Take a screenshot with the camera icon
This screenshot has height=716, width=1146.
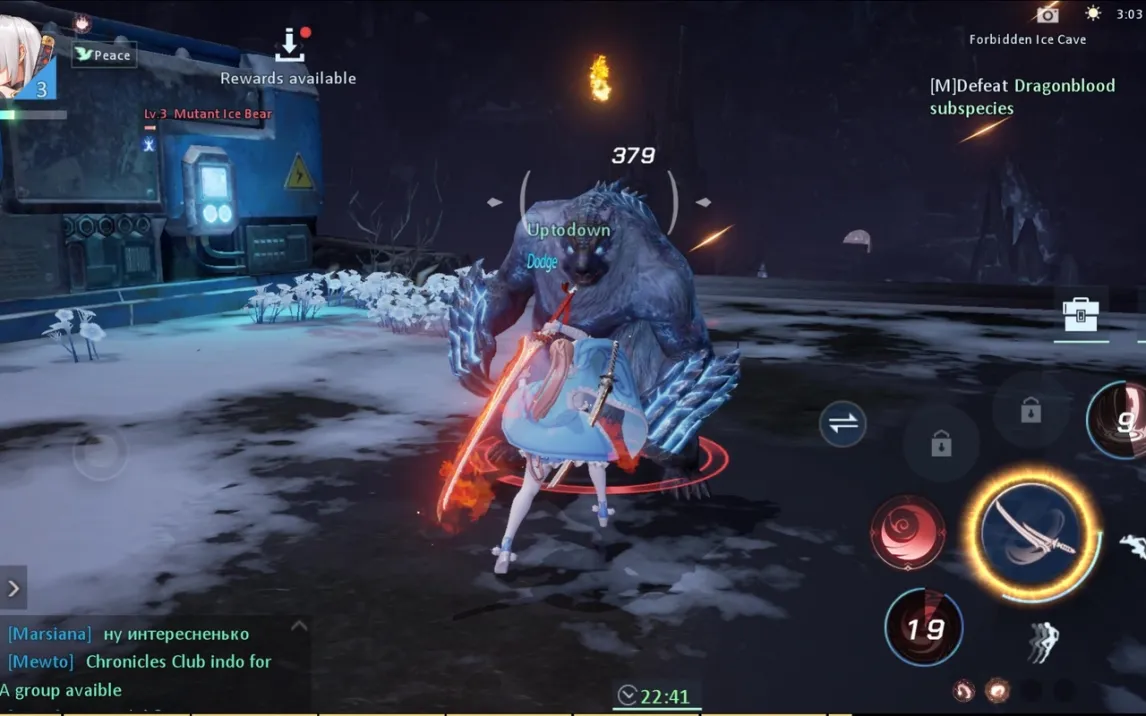point(1047,14)
